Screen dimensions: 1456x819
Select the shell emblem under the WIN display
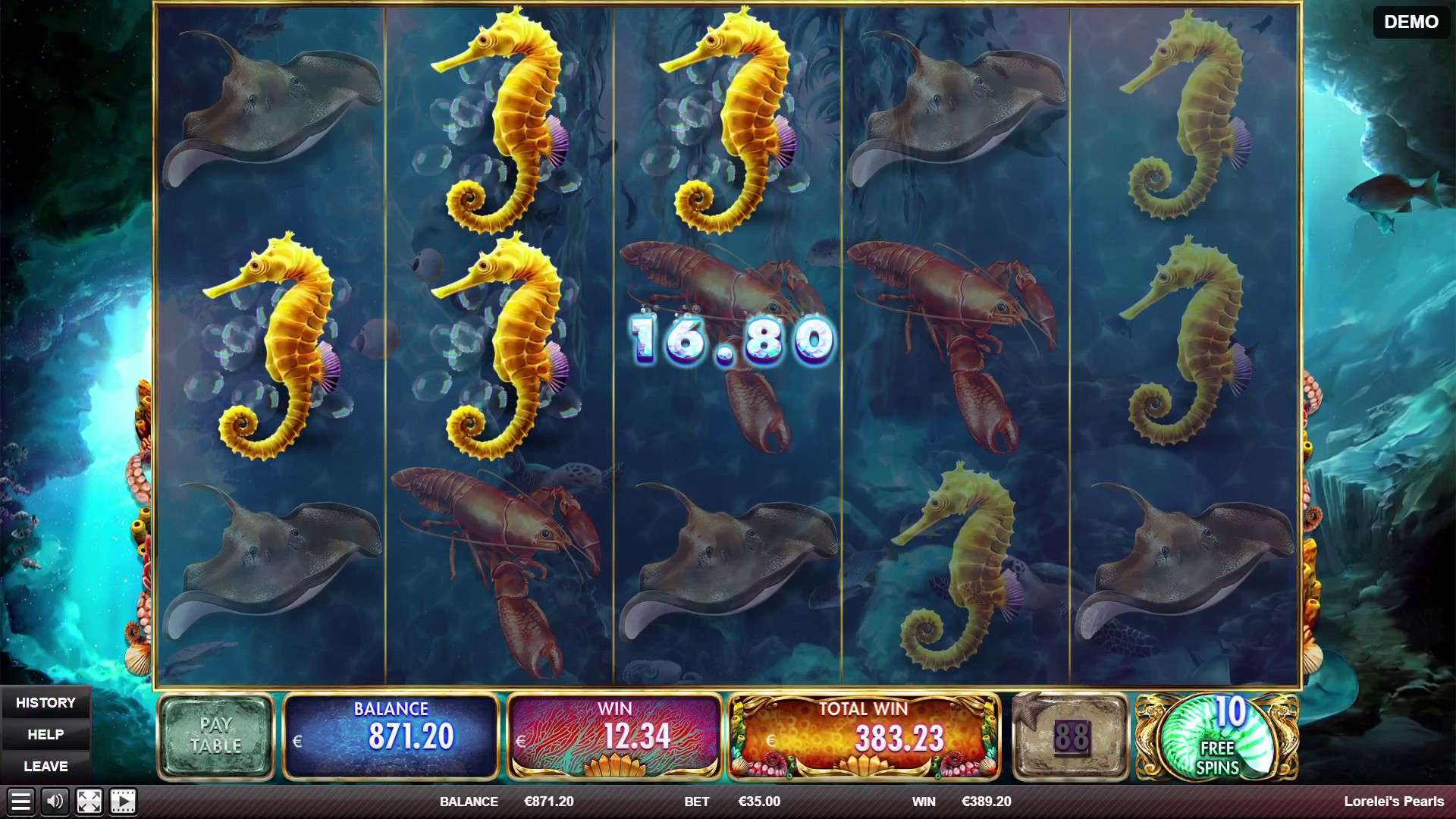616,766
